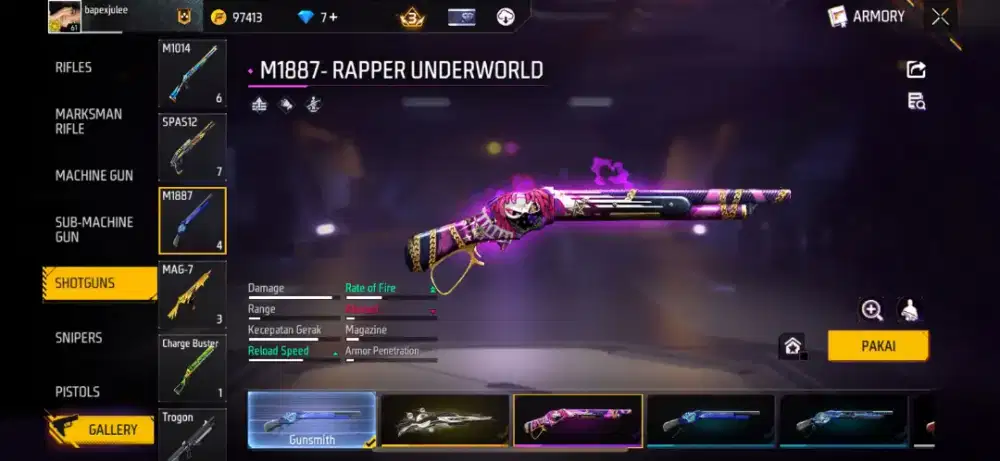Open the Marksman Rifle category

click(x=89, y=121)
